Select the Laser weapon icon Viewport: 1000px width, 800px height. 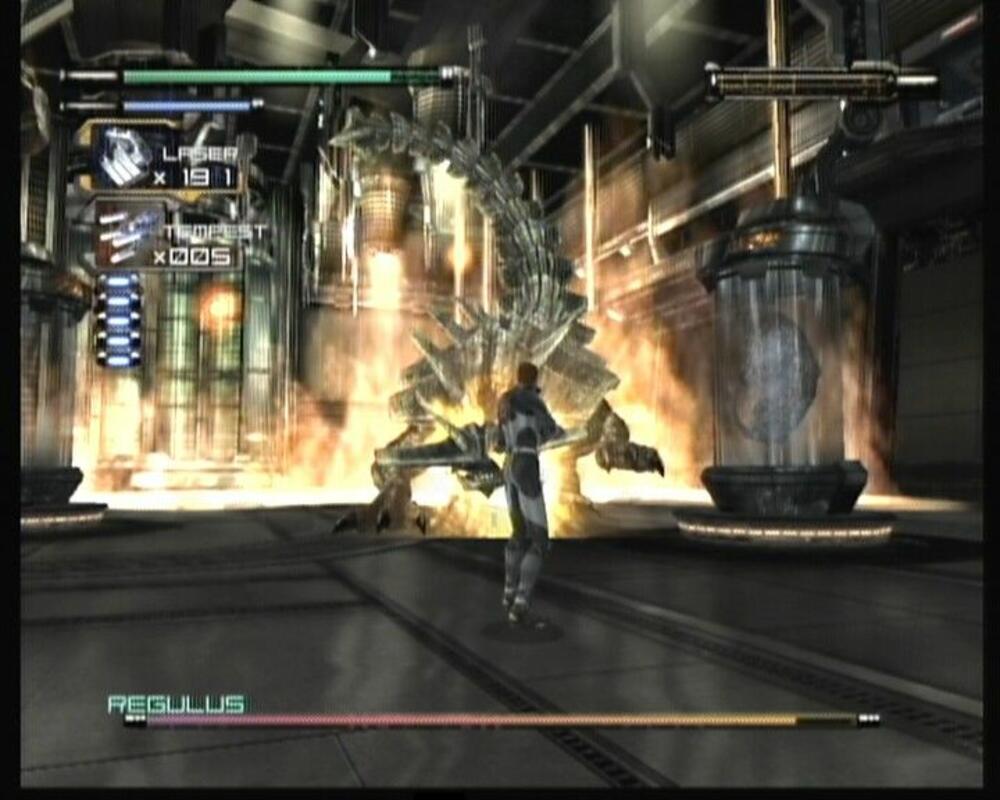click(x=123, y=157)
